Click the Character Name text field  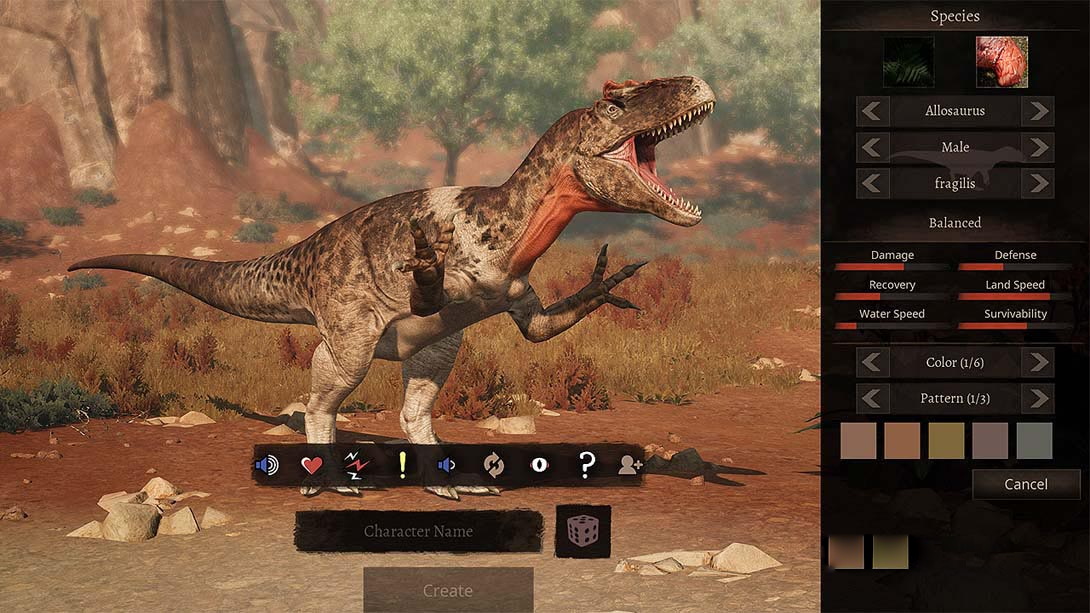[x=418, y=531]
